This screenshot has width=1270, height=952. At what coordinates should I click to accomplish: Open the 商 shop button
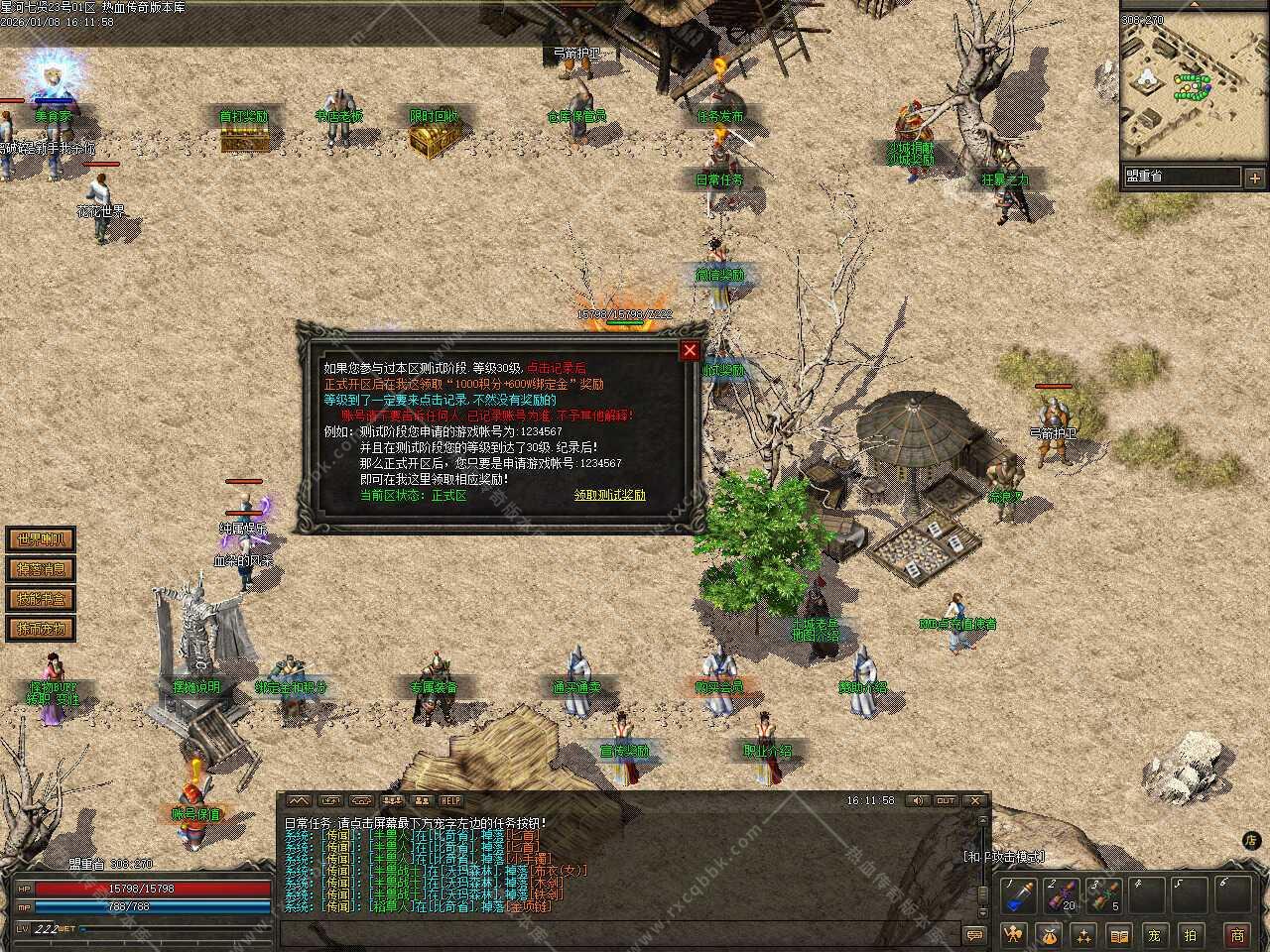[x=1237, y=934]
